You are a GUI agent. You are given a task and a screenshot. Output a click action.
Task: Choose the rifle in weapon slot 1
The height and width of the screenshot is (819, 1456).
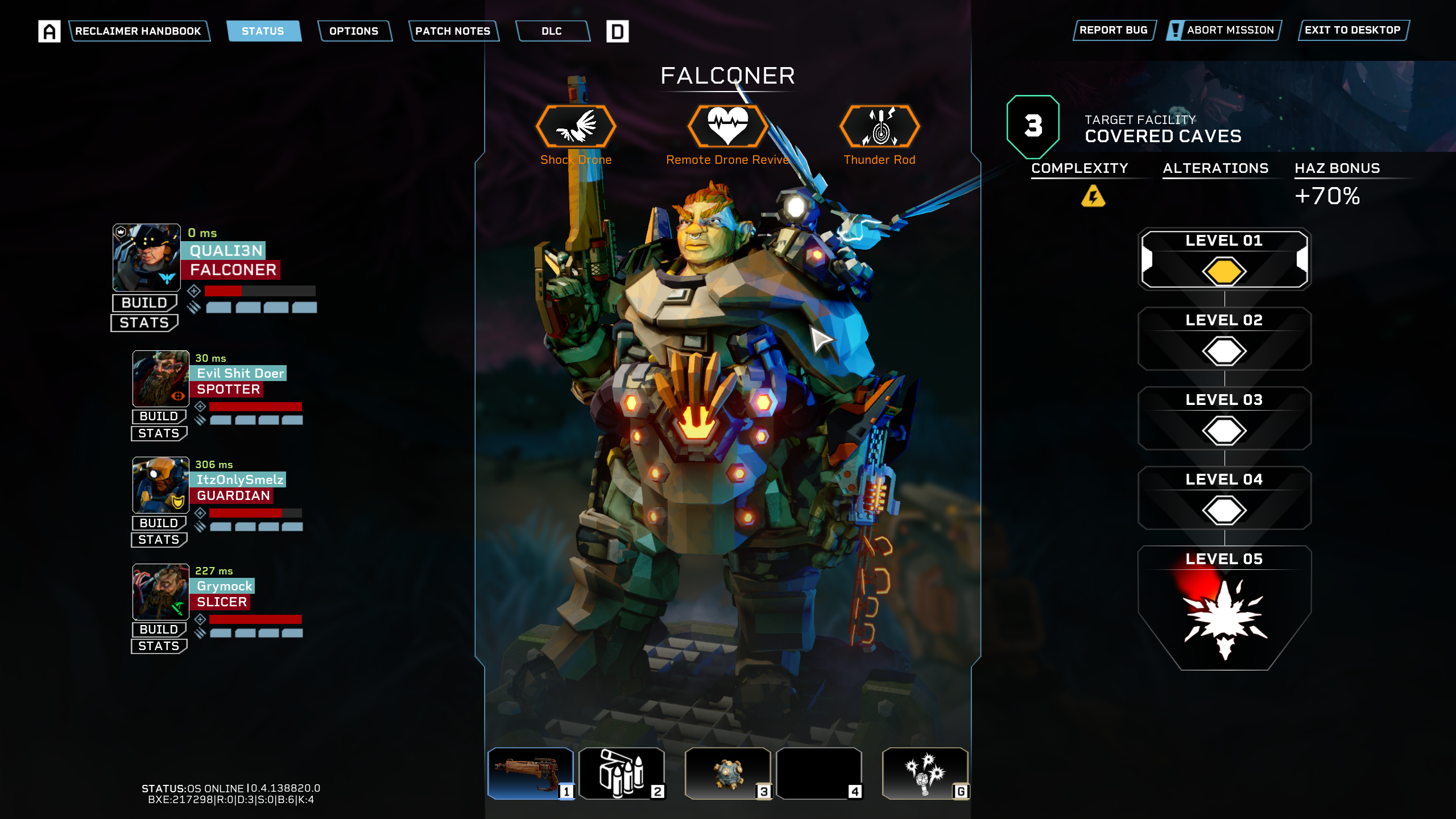tap(530, 773)
